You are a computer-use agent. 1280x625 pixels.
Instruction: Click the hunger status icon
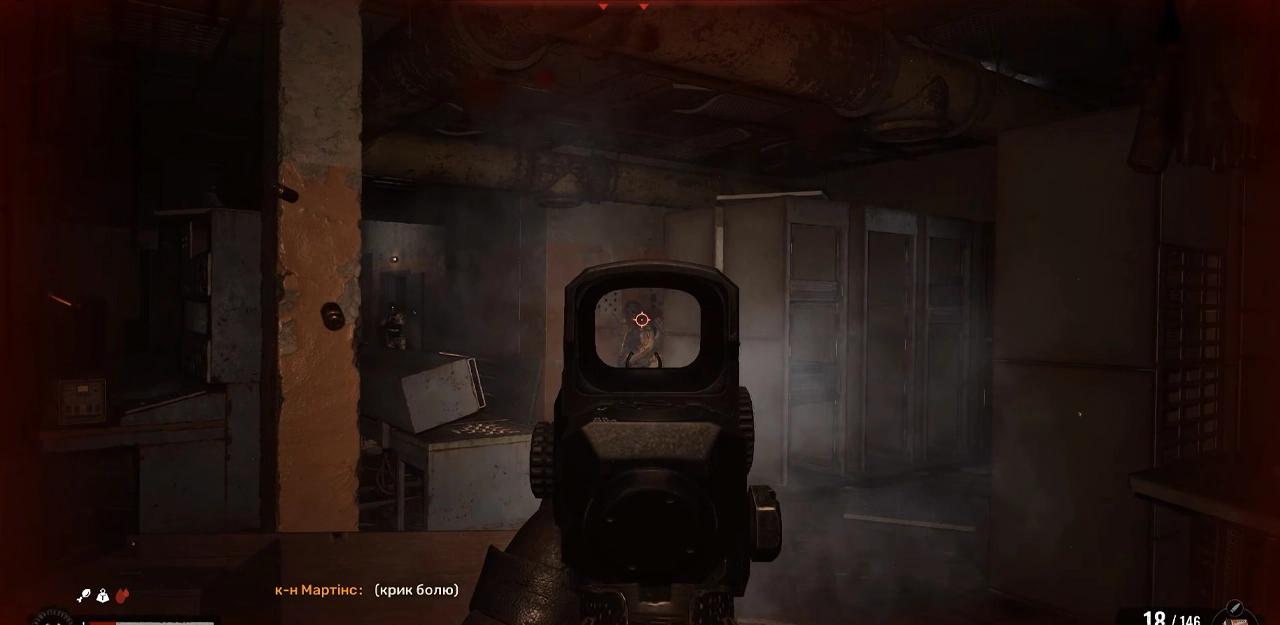(x=85, y=596)
